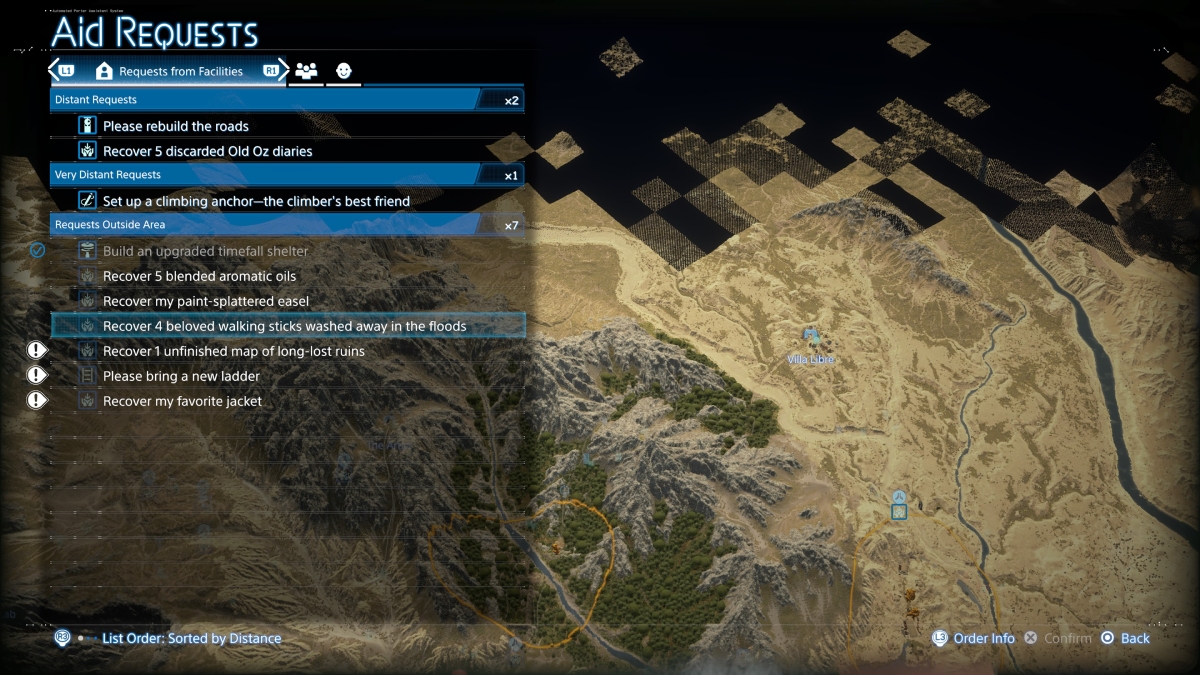Choose 'Recover my favorite jacket' request
This screenshot has width=1200, height=675.
182,401
